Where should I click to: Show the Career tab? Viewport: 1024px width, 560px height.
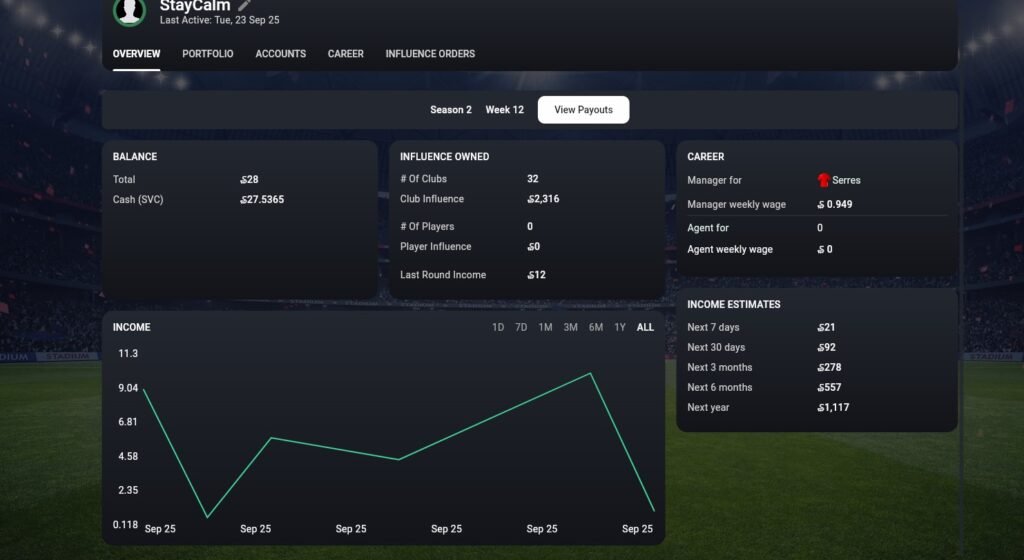[346, 54]
